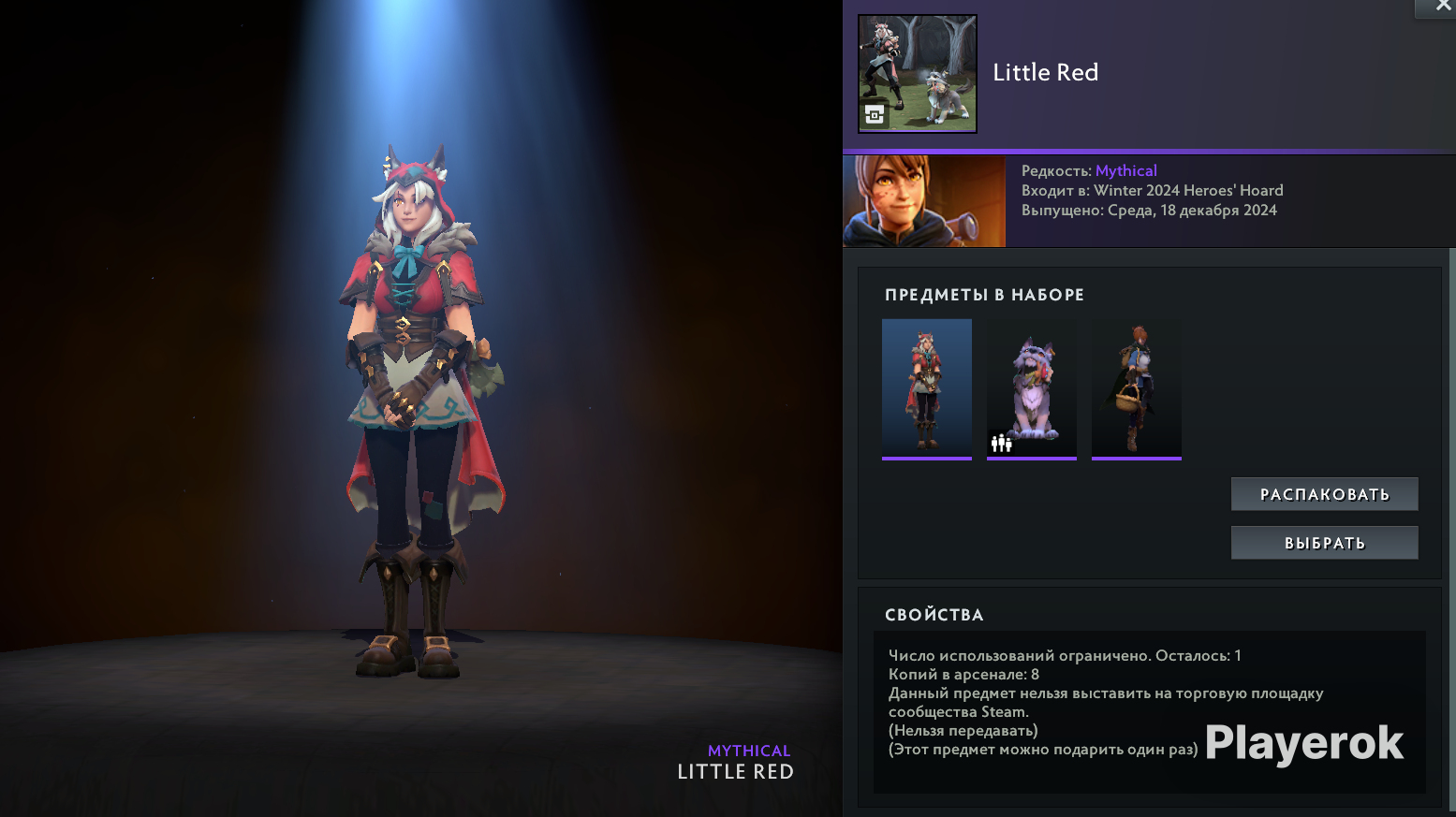Choose the Выбрать select button
1456x817 pixels.
(1324, 543)
